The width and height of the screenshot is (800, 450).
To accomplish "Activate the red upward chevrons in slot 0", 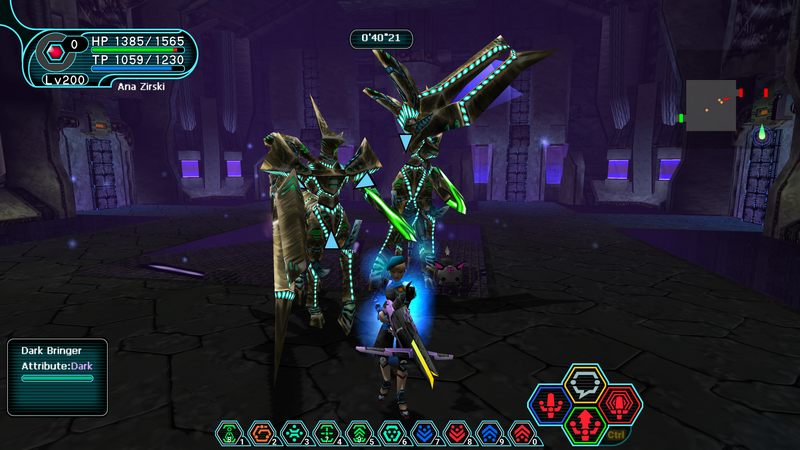I will 521,432.
